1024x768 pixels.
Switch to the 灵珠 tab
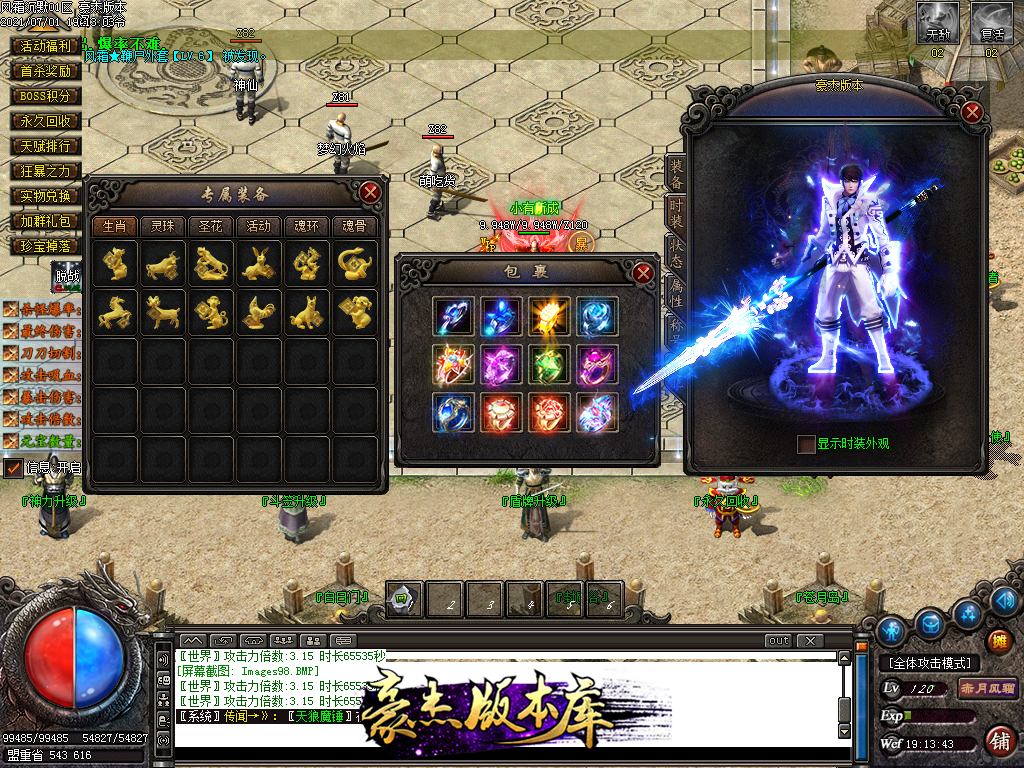click(x=162, y=226)
